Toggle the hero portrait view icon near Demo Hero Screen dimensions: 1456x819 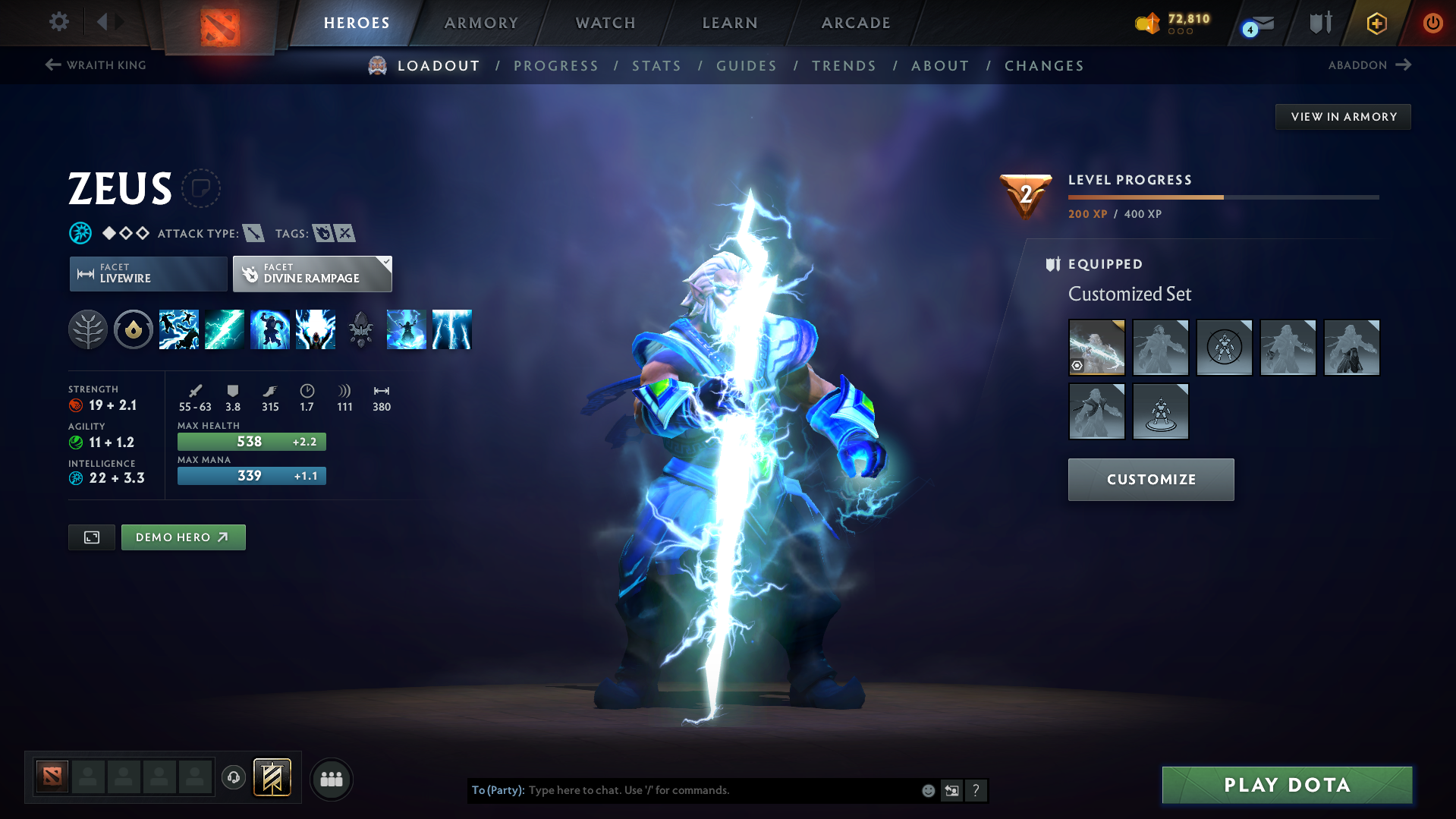[x=91, y=537]
